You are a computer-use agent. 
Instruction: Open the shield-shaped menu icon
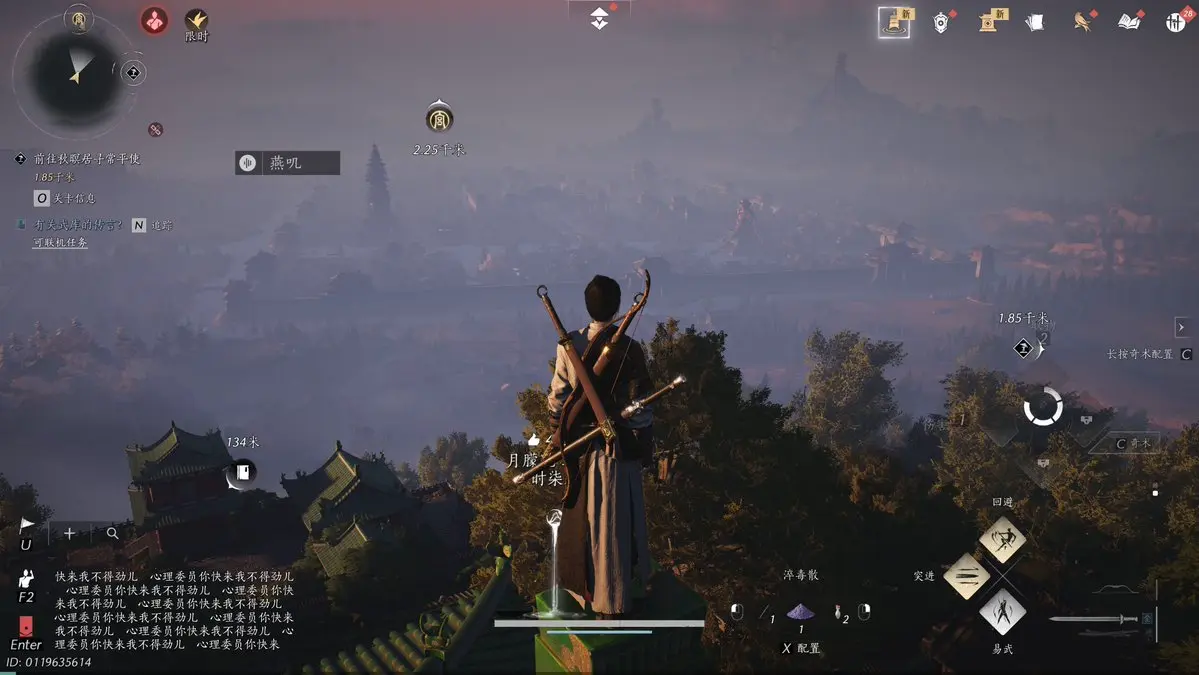click(x=941, y=22)
